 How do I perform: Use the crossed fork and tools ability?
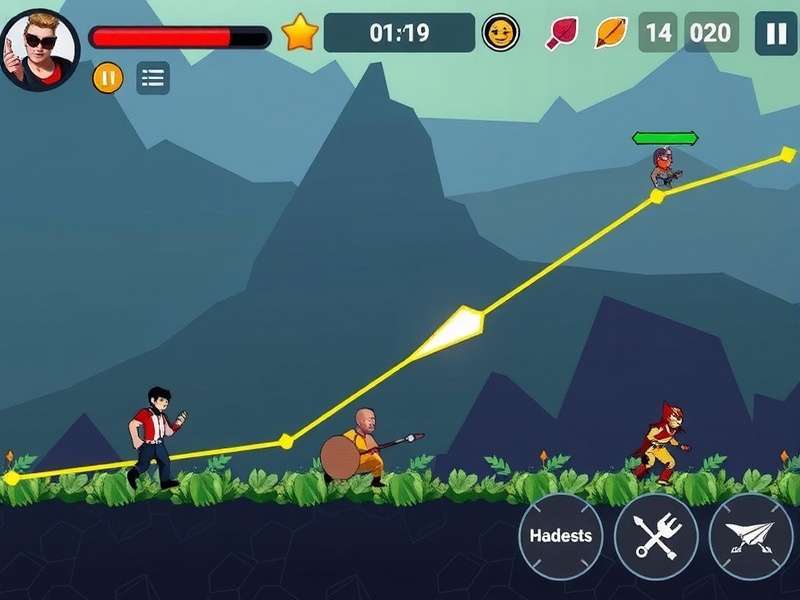coord(656,536)
